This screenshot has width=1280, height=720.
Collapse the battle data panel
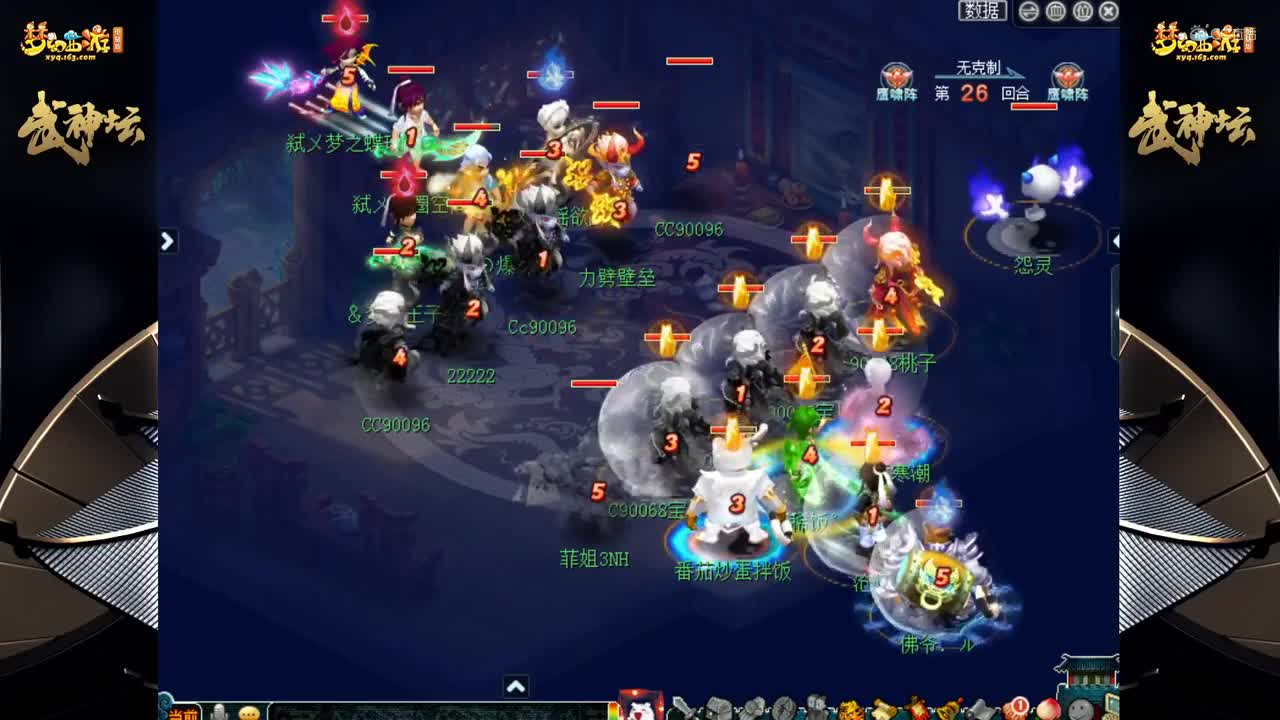pyautogui.click(x=1029, y=10)
